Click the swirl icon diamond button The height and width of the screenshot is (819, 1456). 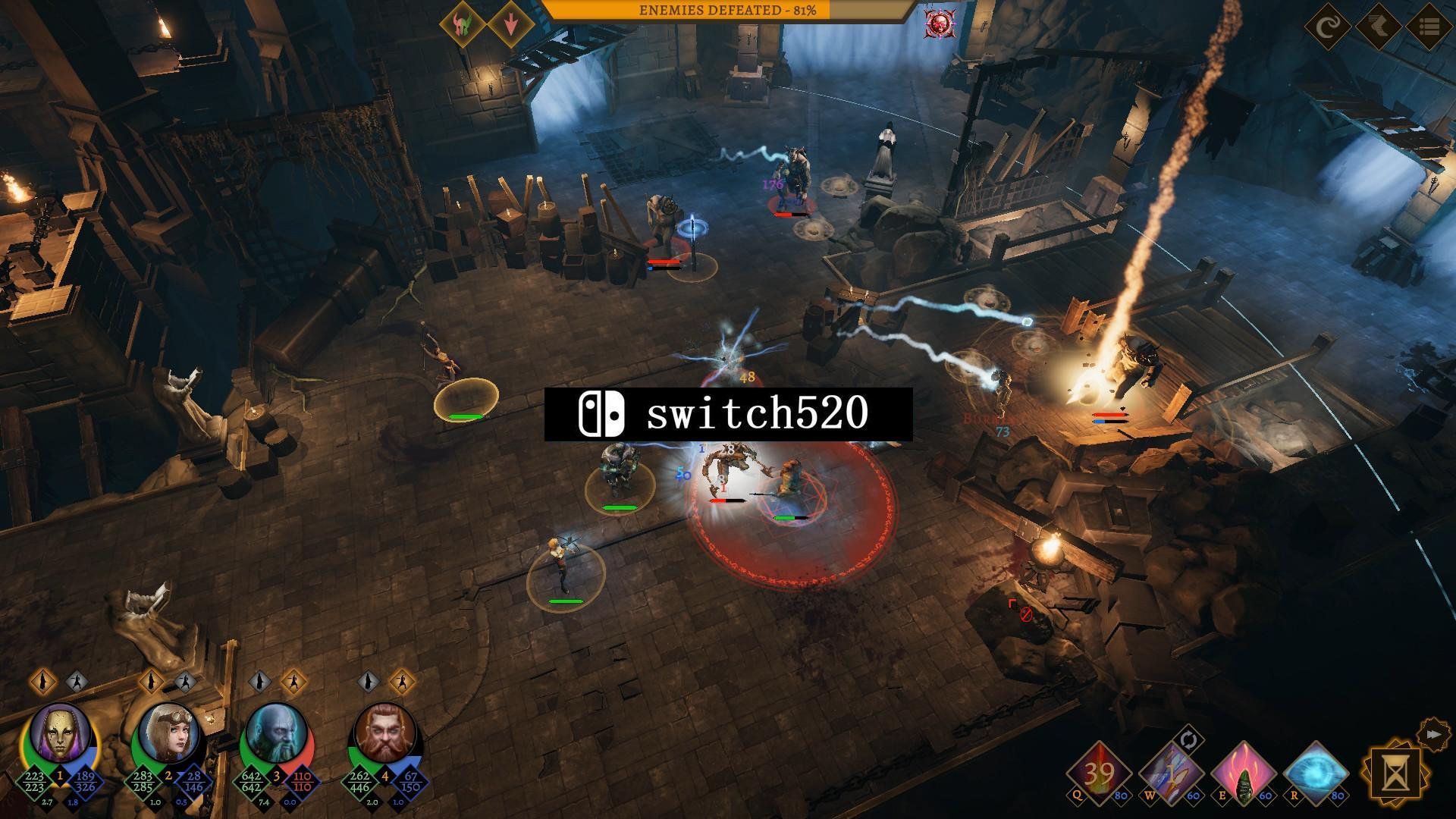coord(1328,28)
